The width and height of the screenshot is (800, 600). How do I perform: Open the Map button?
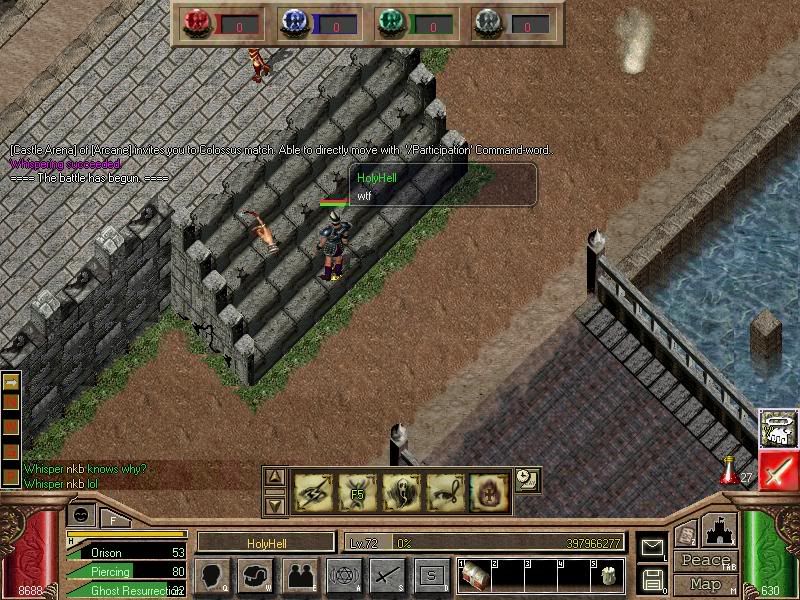(705, 584)
